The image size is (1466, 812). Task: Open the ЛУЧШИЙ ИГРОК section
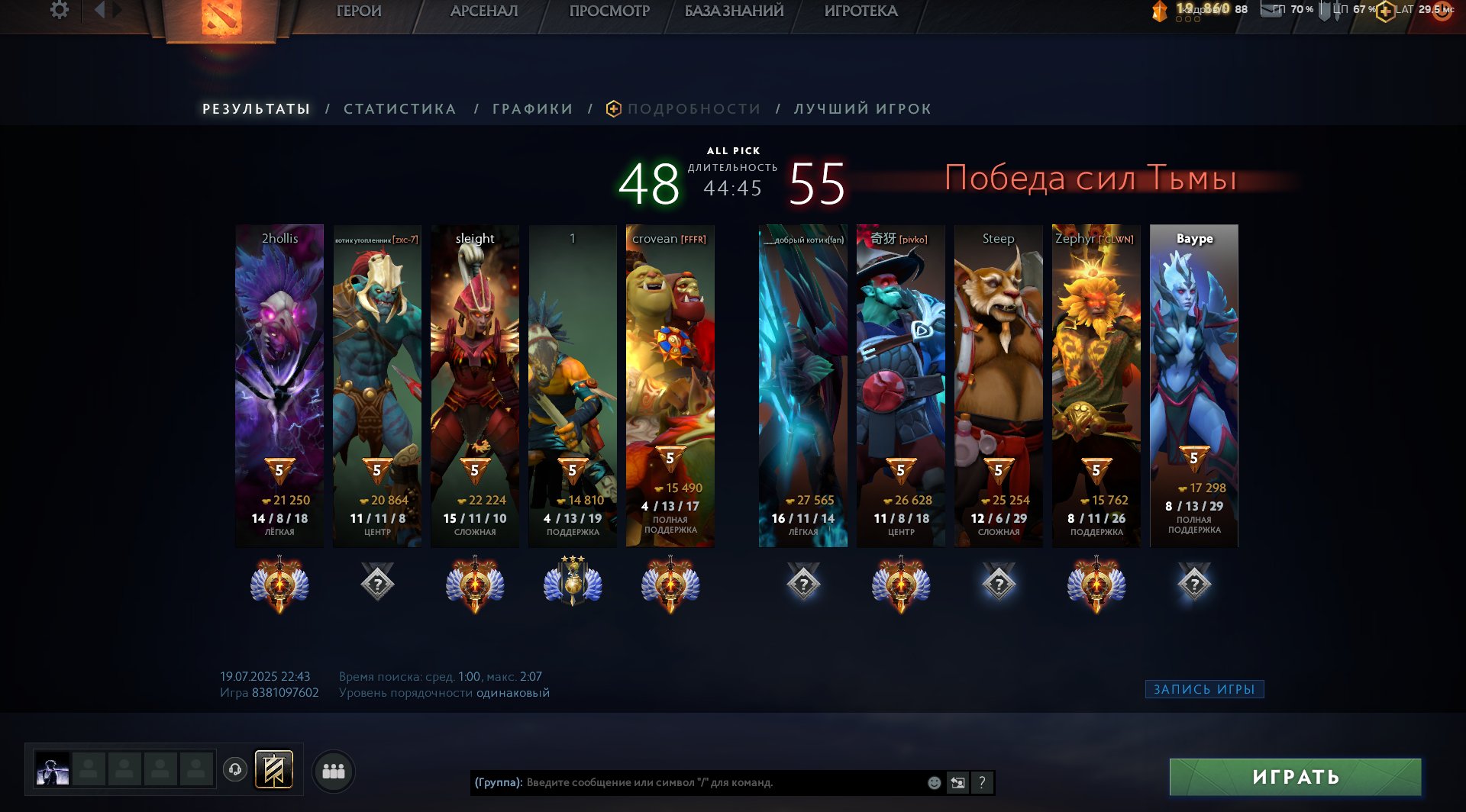tap(861, 108)
